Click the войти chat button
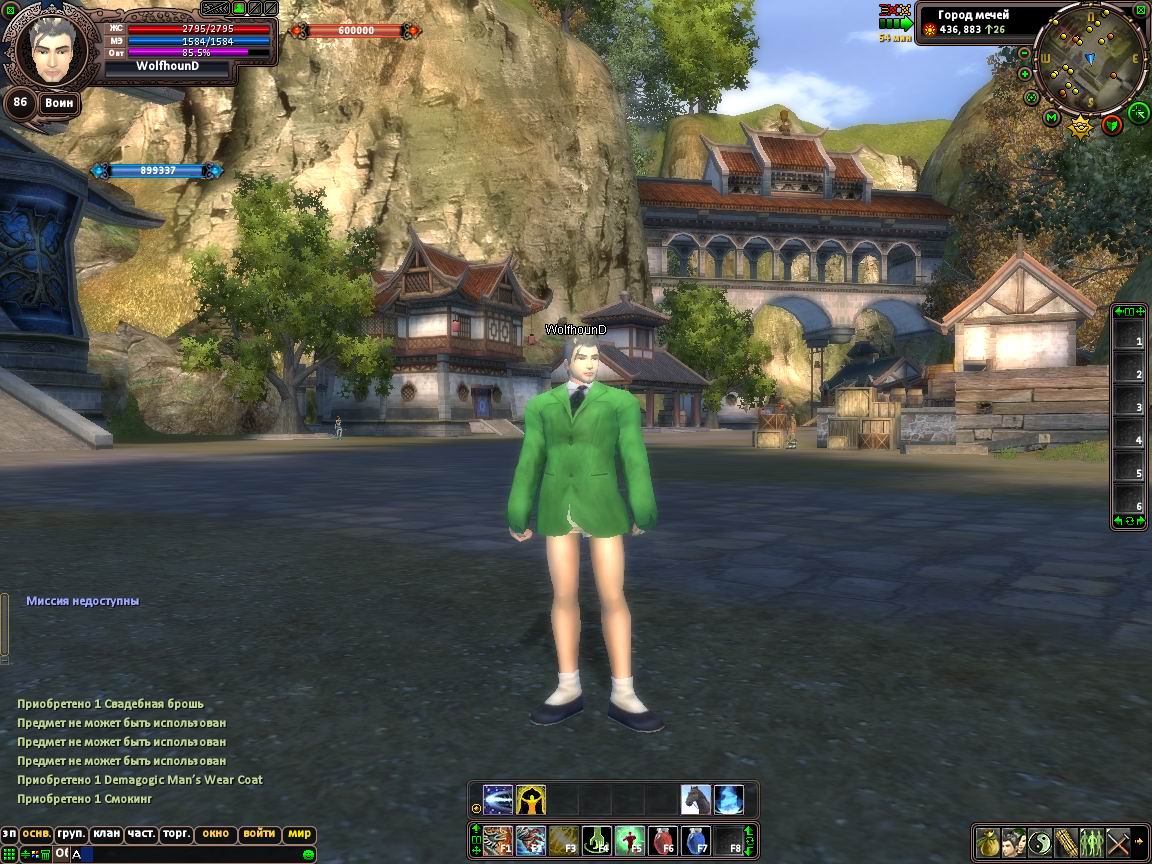Viewport: 1152px width, 864px height. coord(259,834)
